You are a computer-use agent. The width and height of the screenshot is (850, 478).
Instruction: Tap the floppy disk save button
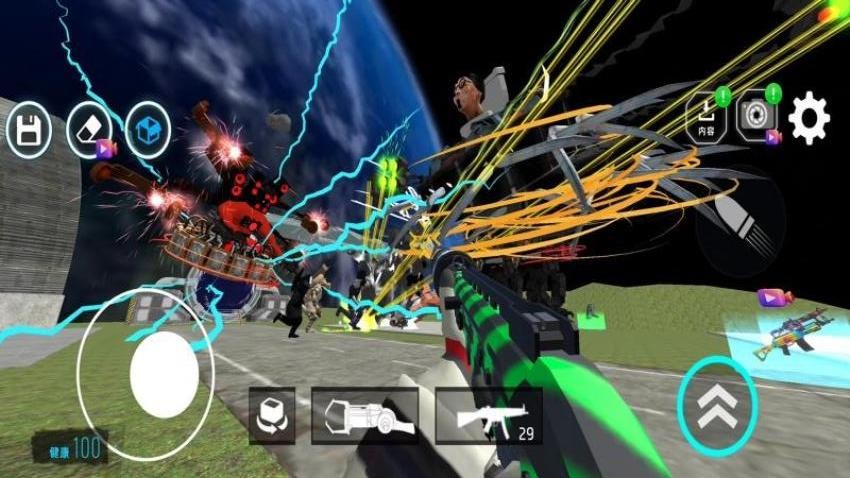[x=28, y=131]
